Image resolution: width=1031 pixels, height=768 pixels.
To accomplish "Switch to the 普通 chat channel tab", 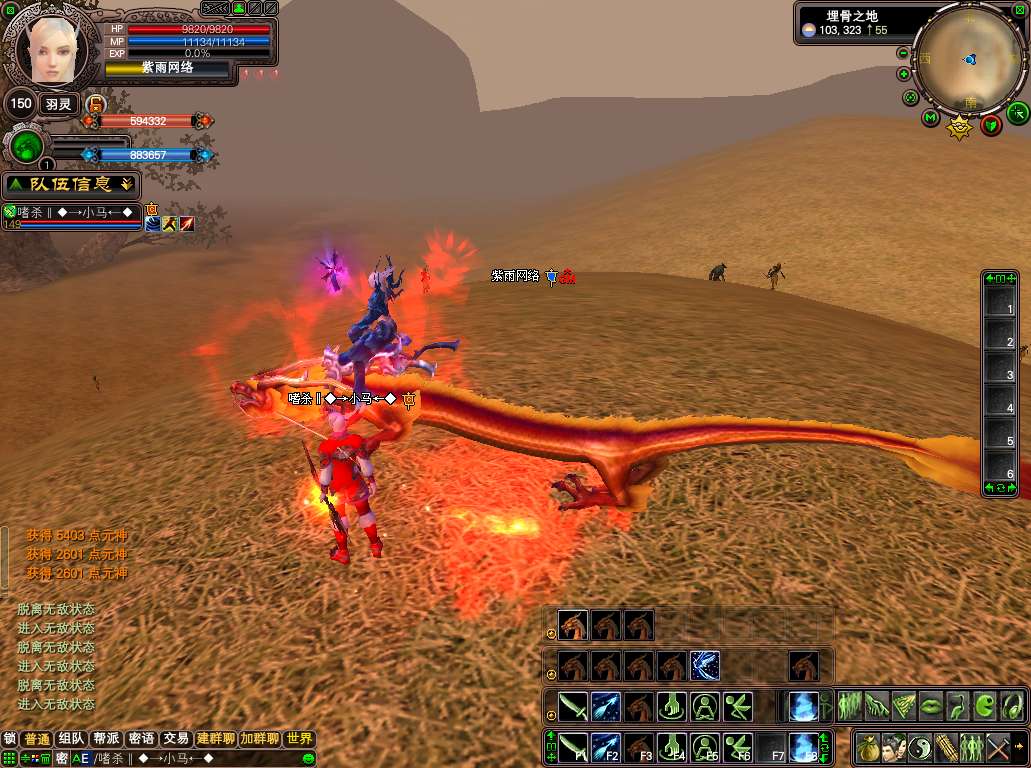I will (38, 739).
